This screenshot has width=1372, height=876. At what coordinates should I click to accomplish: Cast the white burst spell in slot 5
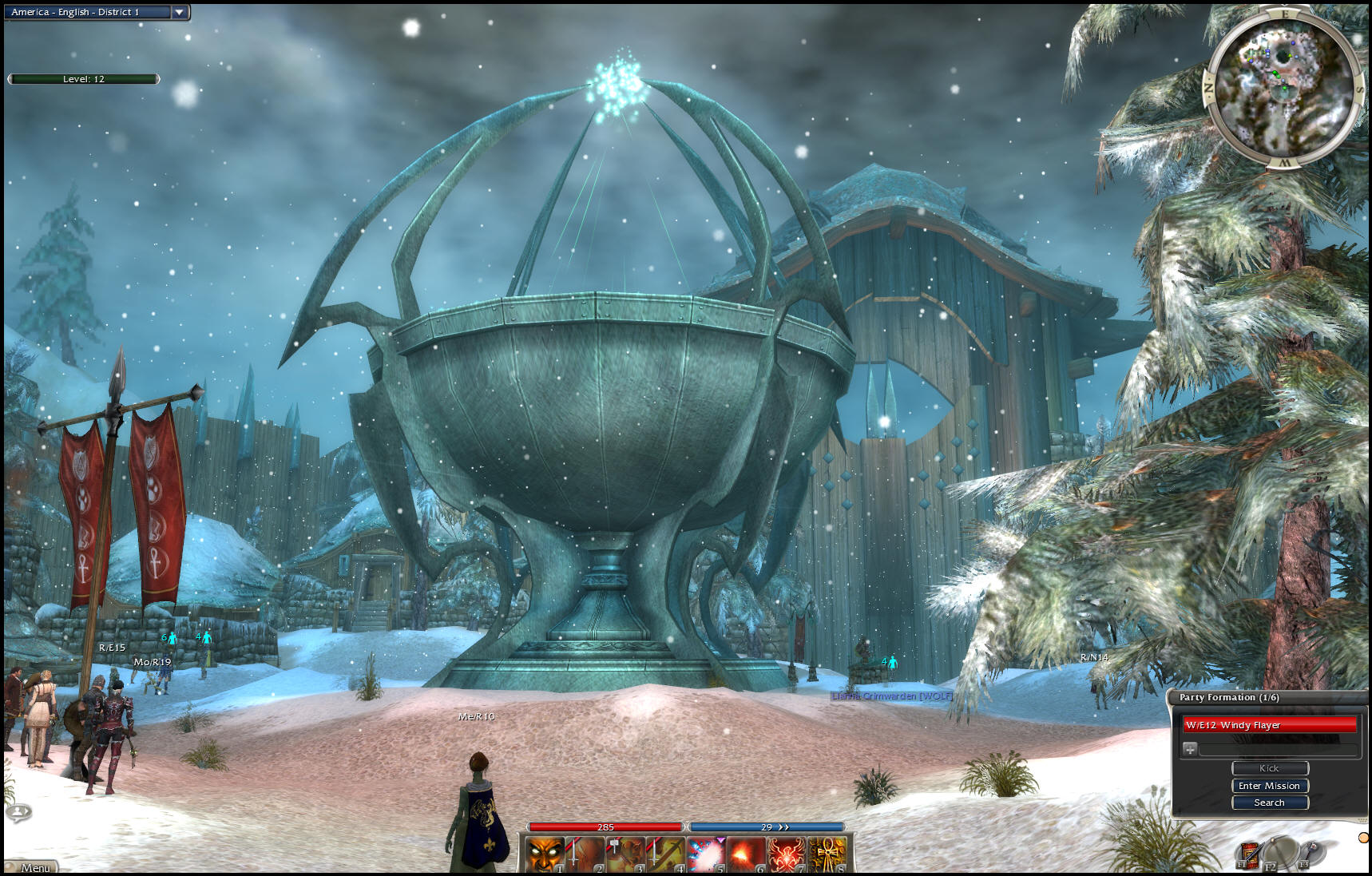(707, 854)
